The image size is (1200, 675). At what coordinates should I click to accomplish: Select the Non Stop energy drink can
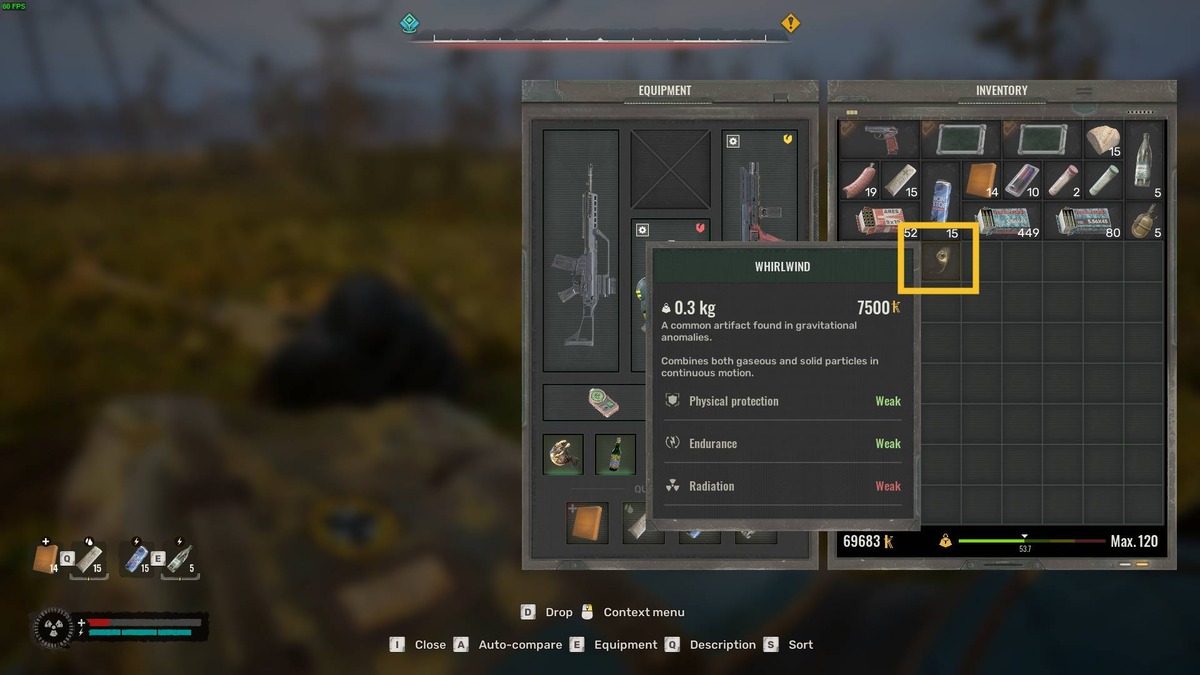click(941, 181)
